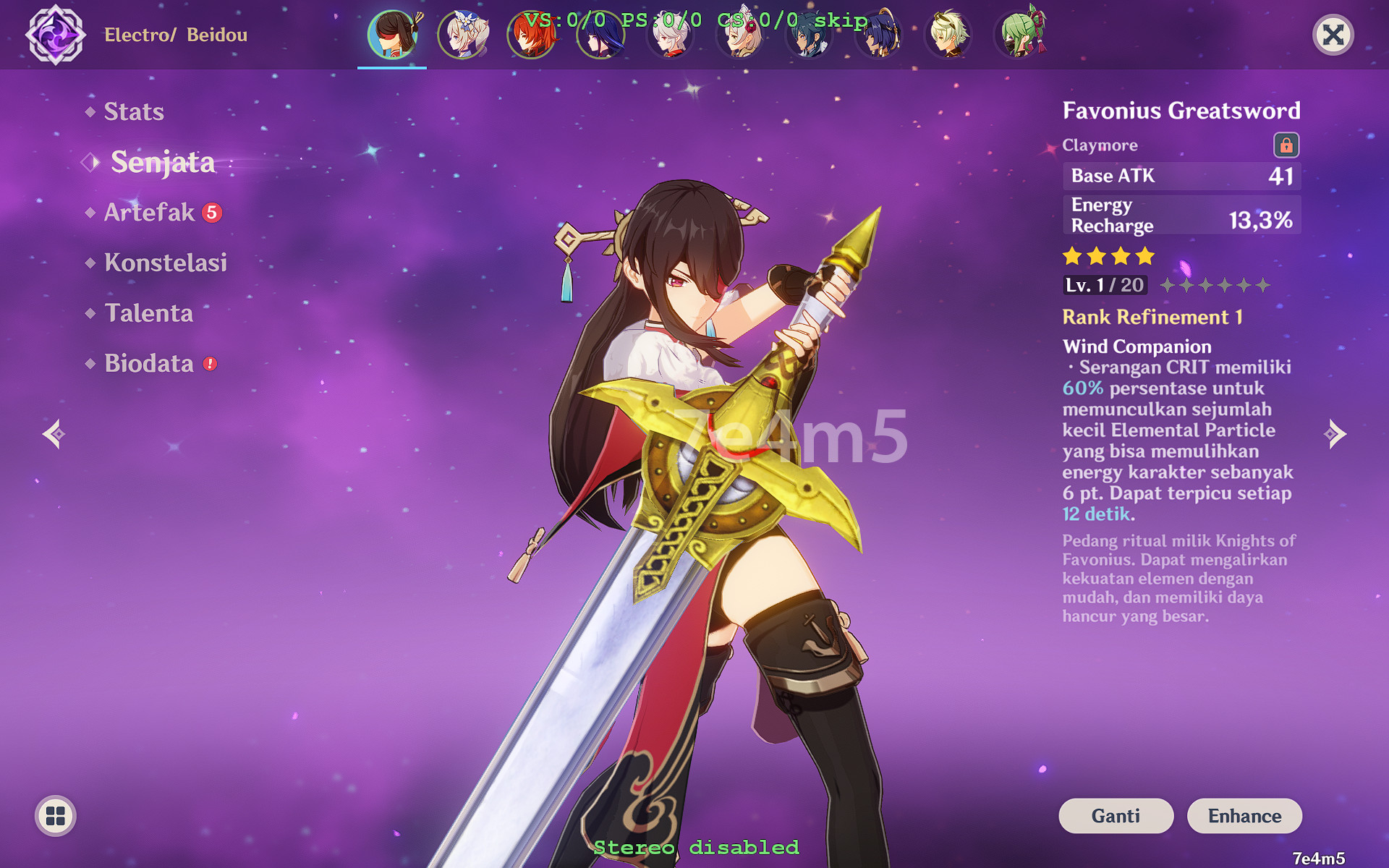Click Barbara's portrait next to Beidou
Screen dimensions: 1389x868
(462, 34)
